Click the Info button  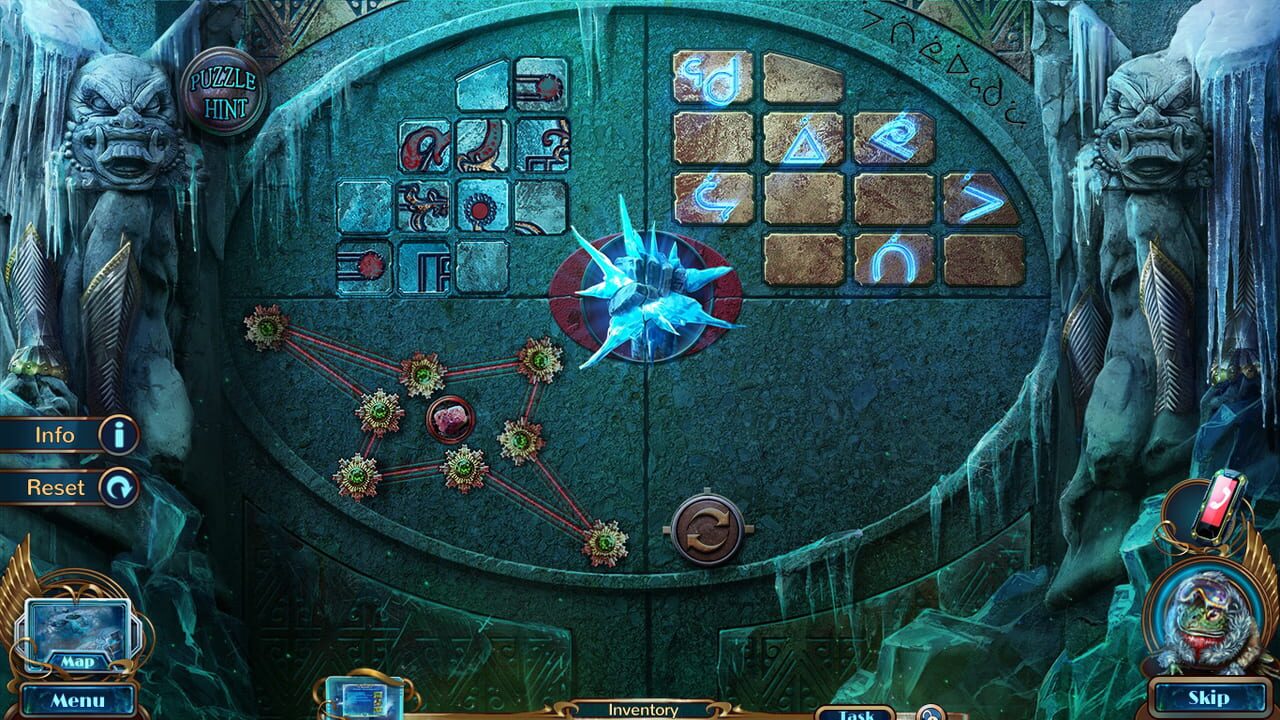60,436
